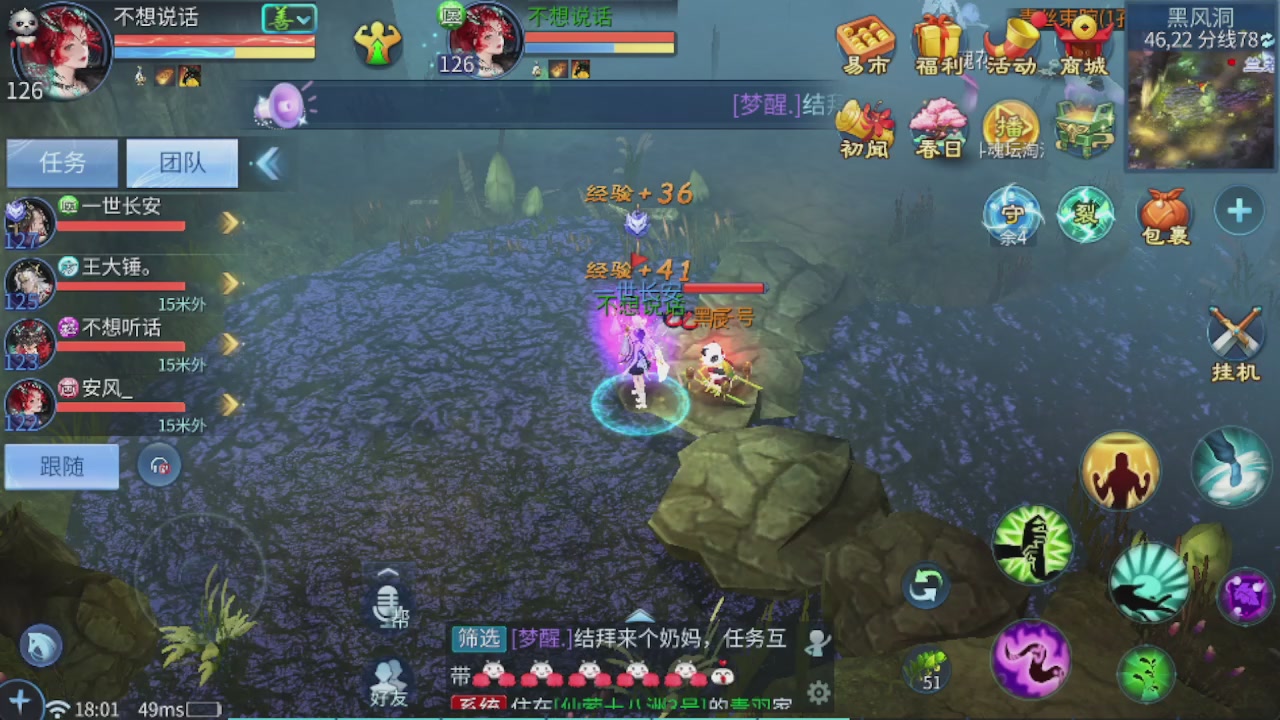The width and height of the screenshot is (1280, 720).
Task: Expand 王大锤。's member details chevron
Action: 230,283
